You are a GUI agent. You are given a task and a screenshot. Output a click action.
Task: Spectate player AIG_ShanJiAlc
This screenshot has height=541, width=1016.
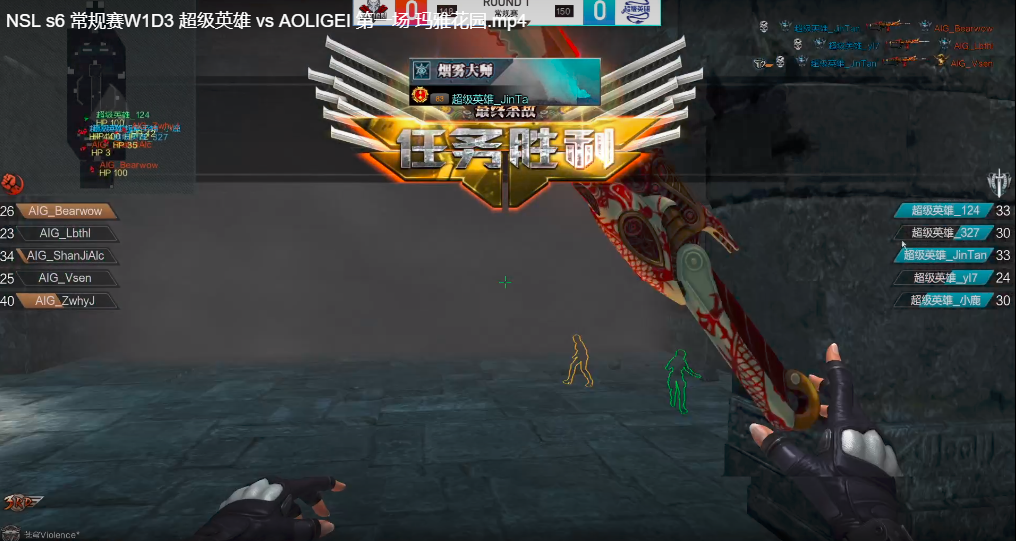[x=65, y=255]
